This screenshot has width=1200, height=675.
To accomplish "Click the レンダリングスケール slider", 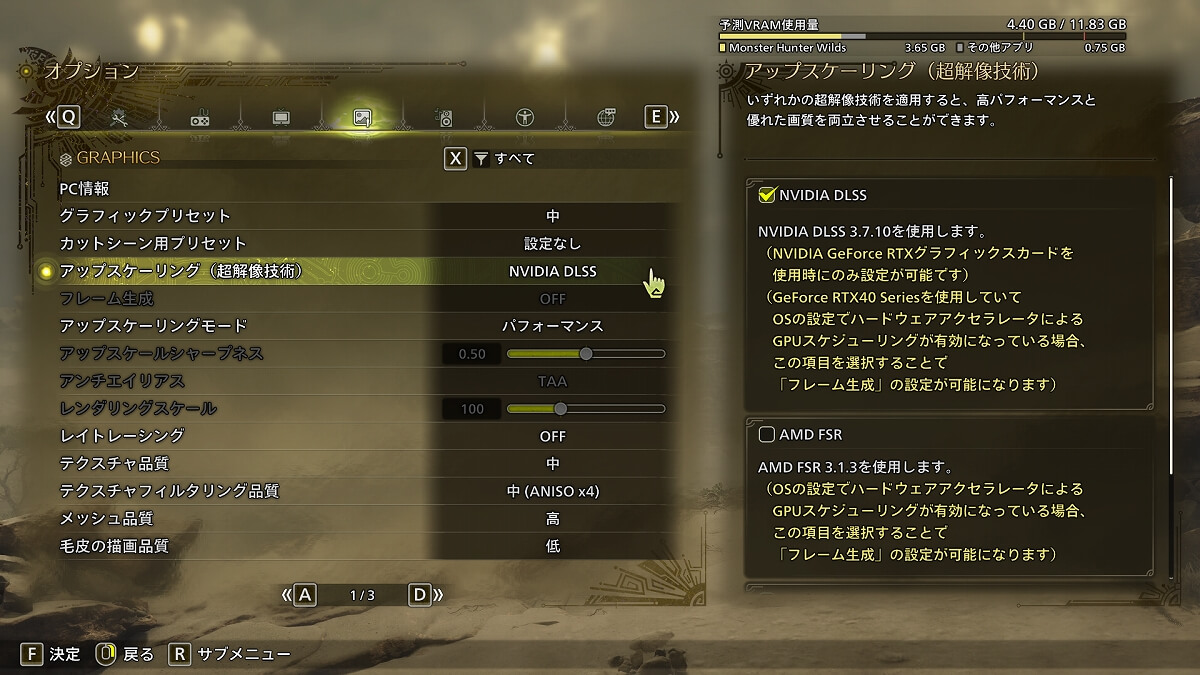I will 561,409.
